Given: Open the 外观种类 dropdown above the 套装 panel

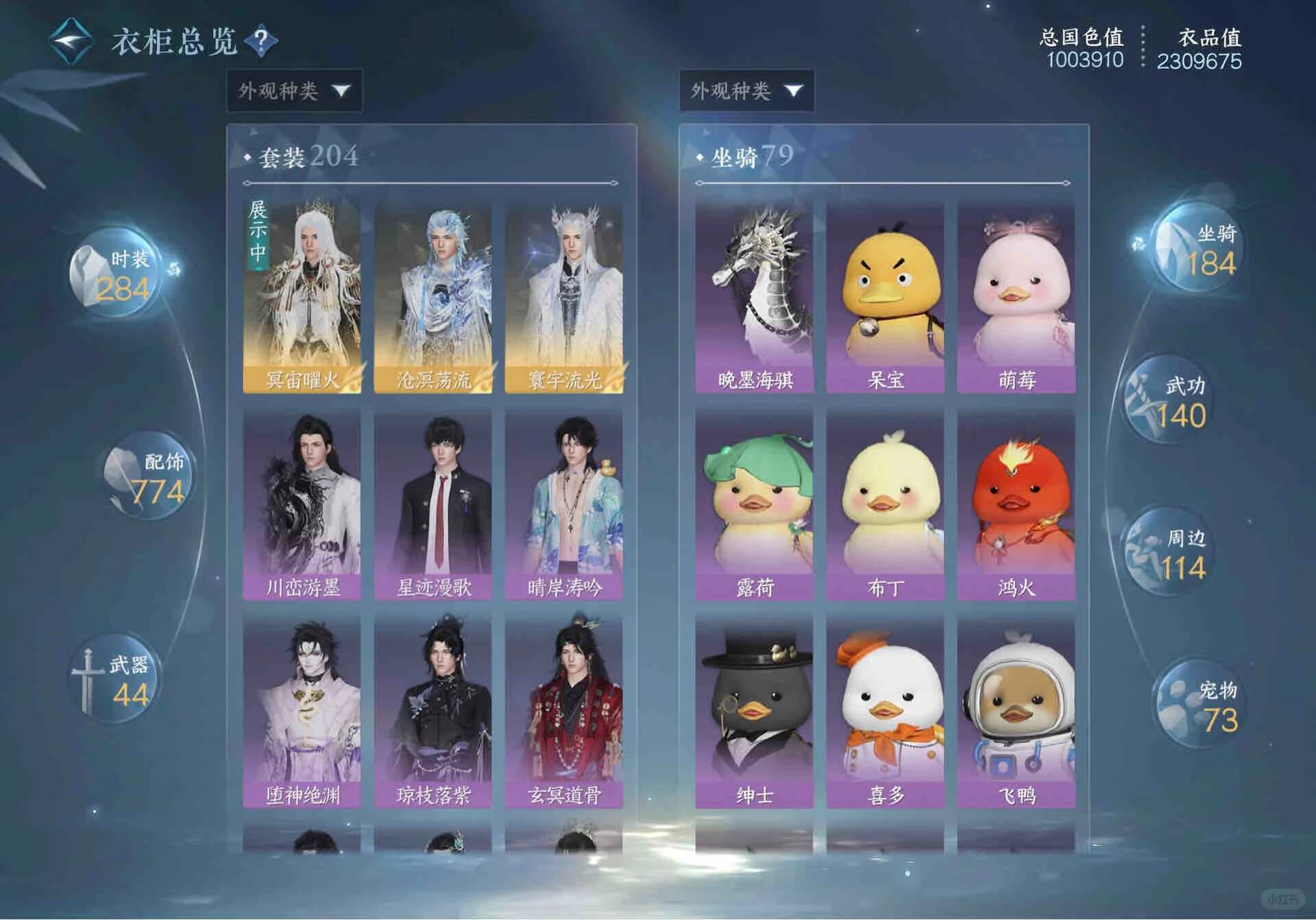Looking at the screenshot, I should (x=294, y=90).
